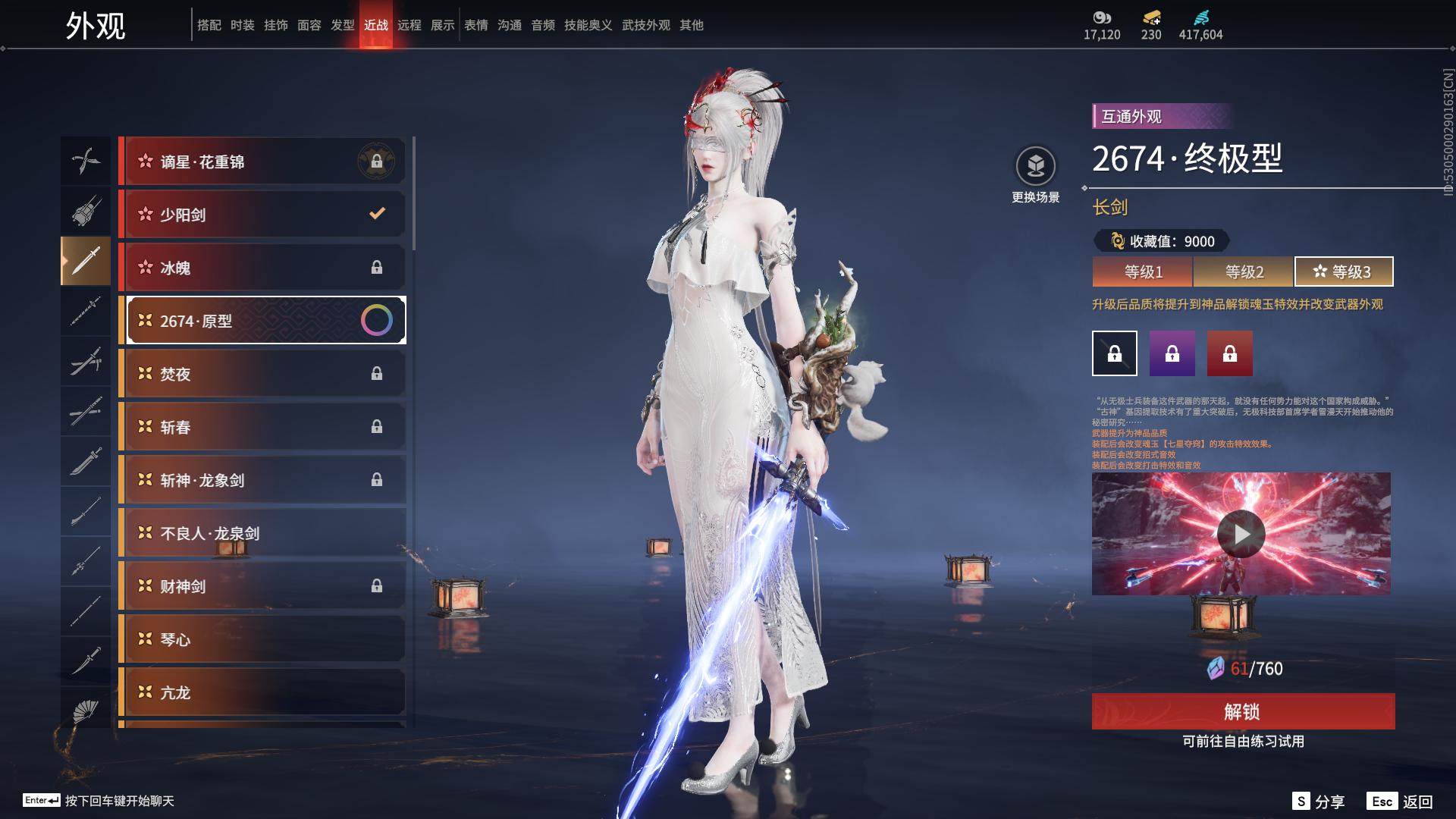Open the 时装 outfit tab

[x=243, y=25]
